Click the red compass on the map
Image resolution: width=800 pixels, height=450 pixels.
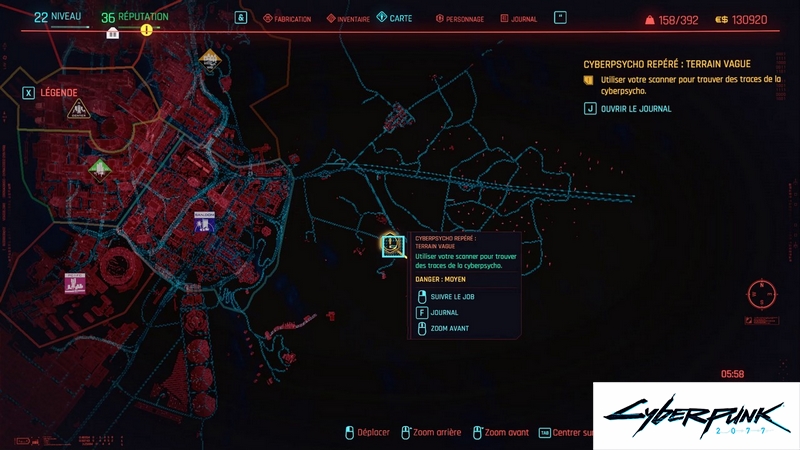click(x=762, y=295)
